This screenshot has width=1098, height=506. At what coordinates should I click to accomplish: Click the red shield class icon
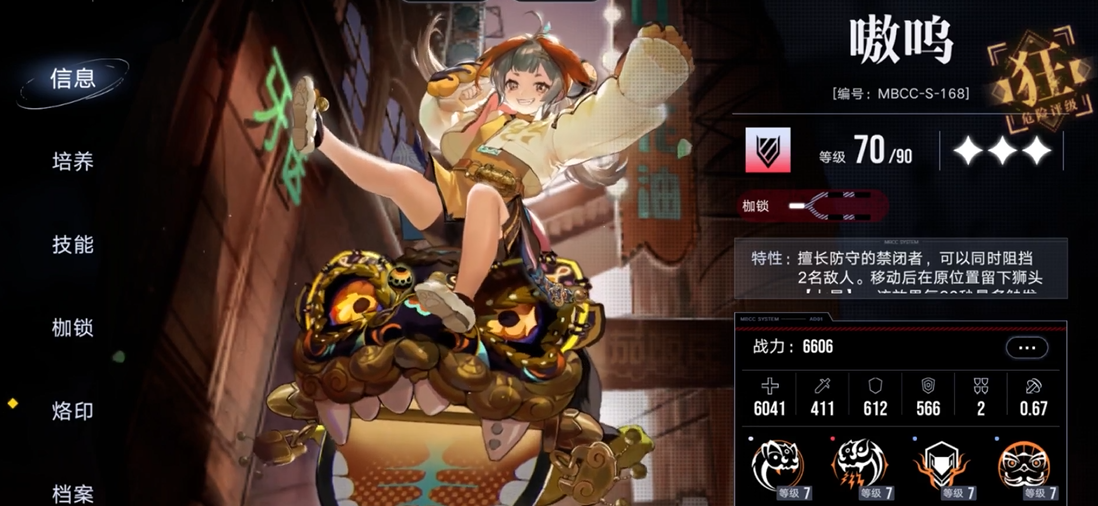click(x=768, y=151)
